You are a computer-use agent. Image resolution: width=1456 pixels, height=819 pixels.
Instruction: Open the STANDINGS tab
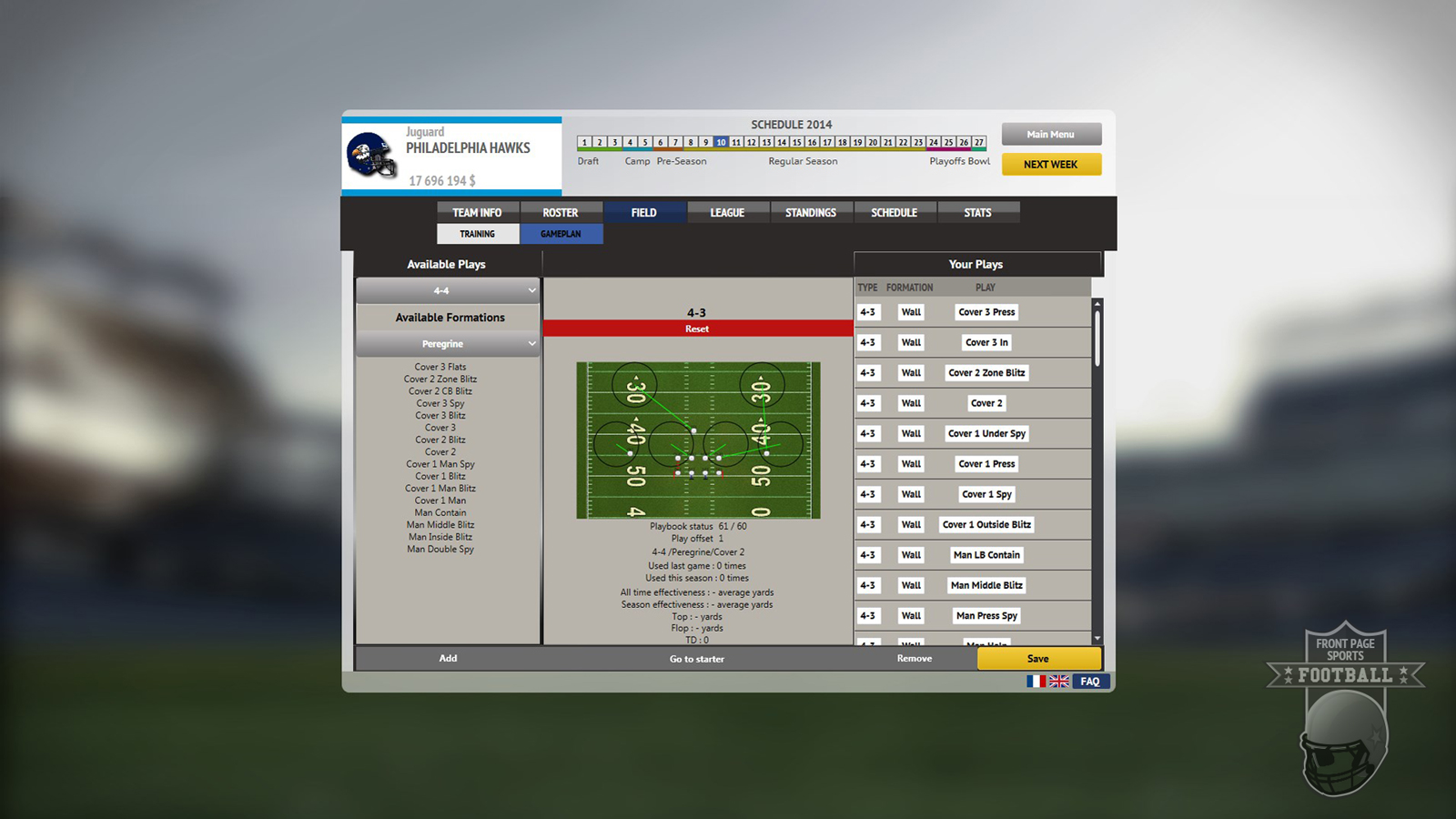[811, 212]
